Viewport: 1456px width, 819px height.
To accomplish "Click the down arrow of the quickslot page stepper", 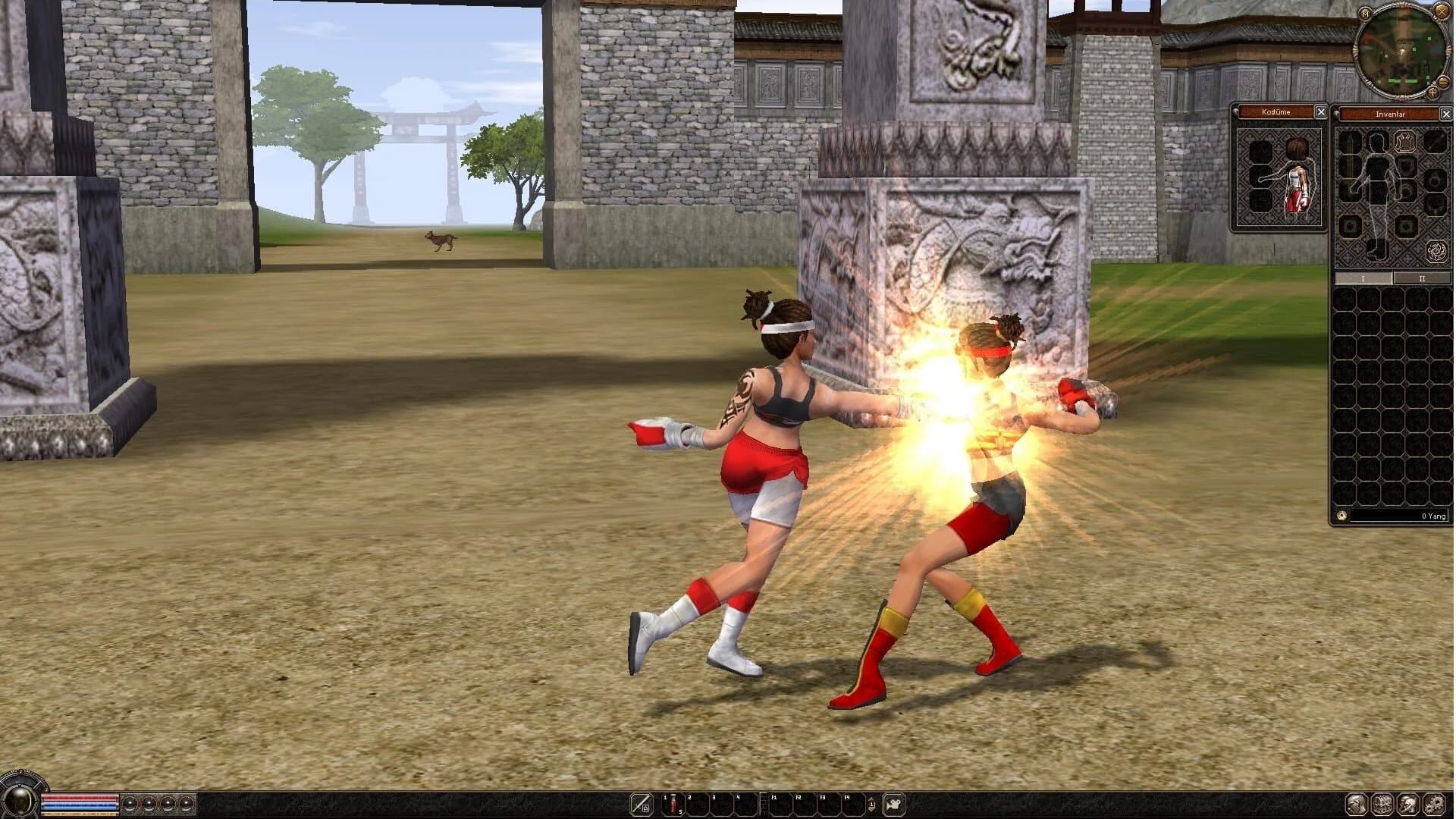I will coord(871,810).
